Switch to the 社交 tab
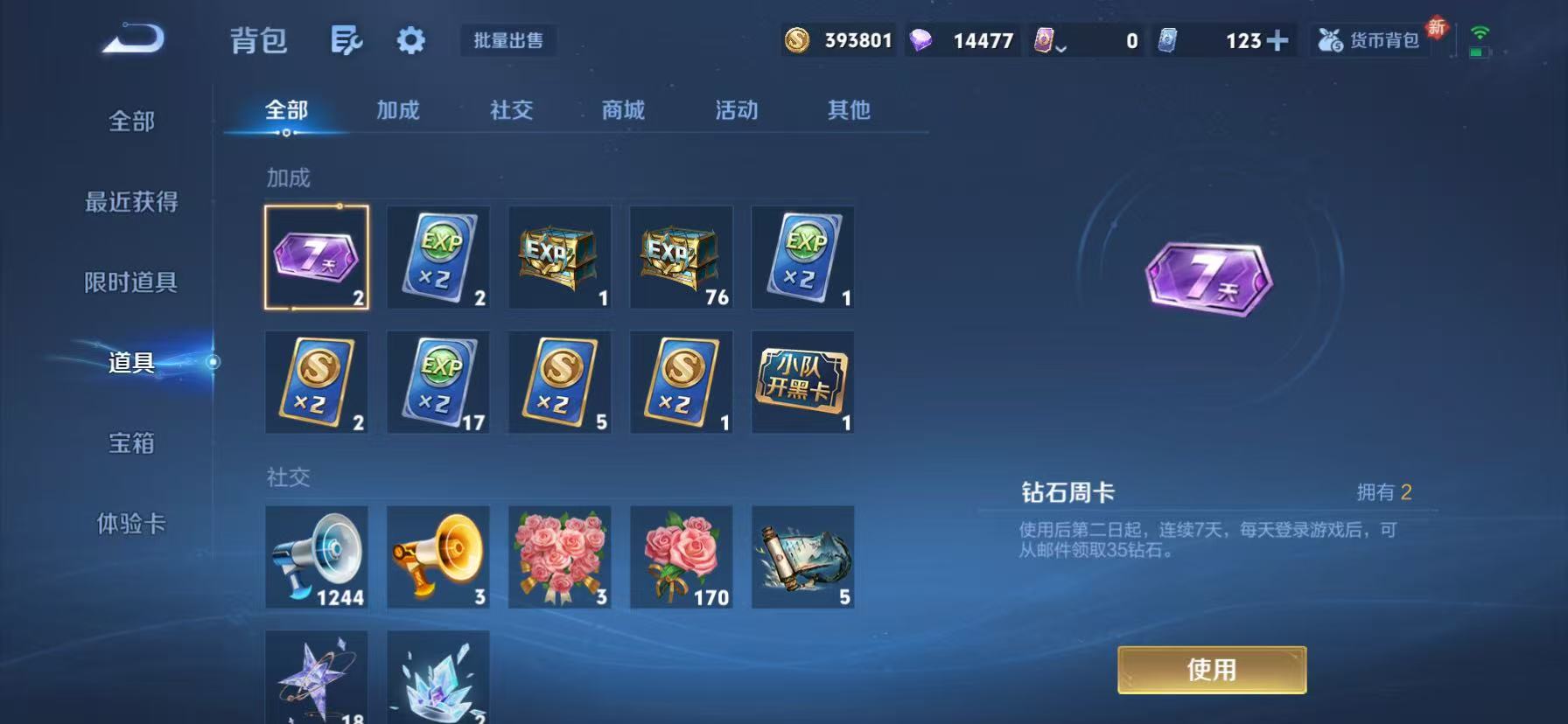 [x=512, y=110]
